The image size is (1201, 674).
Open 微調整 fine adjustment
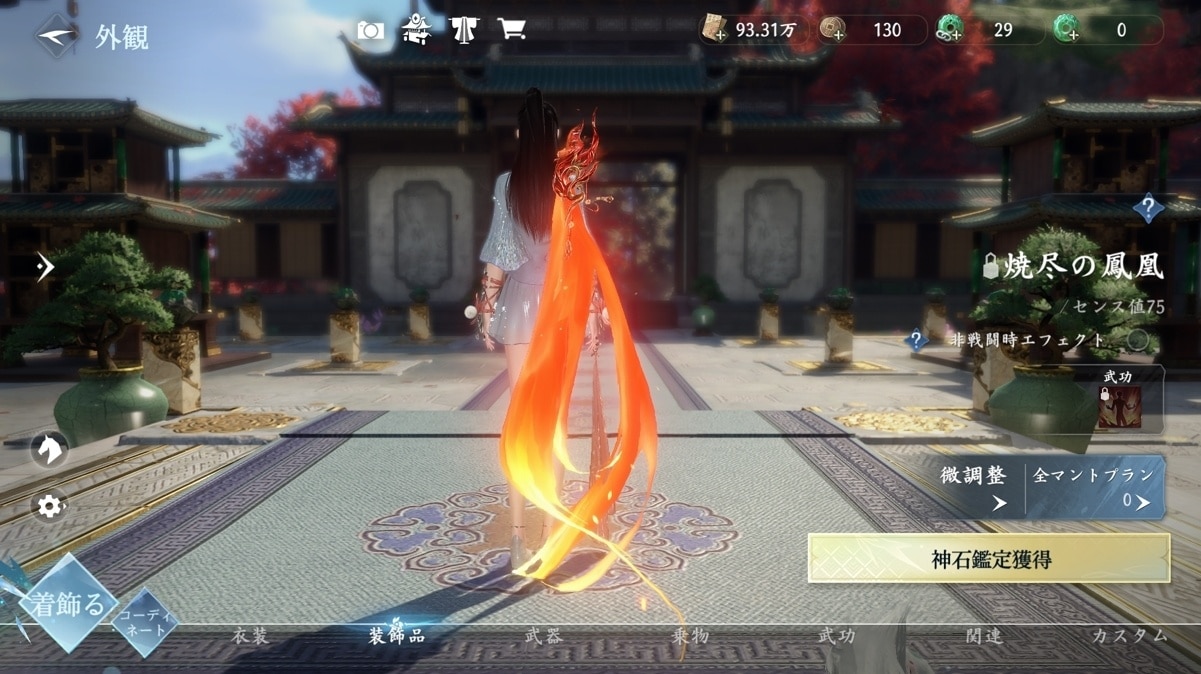[973, 488]
